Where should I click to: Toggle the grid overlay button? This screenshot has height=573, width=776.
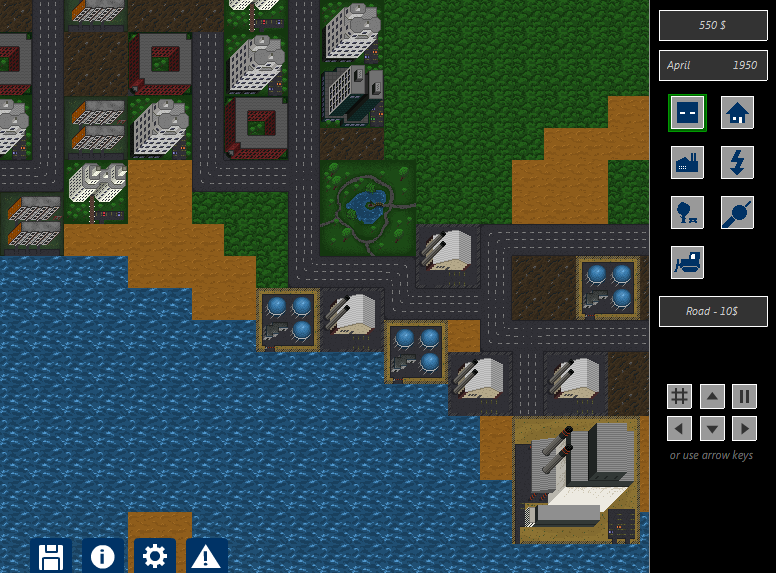click(679, 396)
